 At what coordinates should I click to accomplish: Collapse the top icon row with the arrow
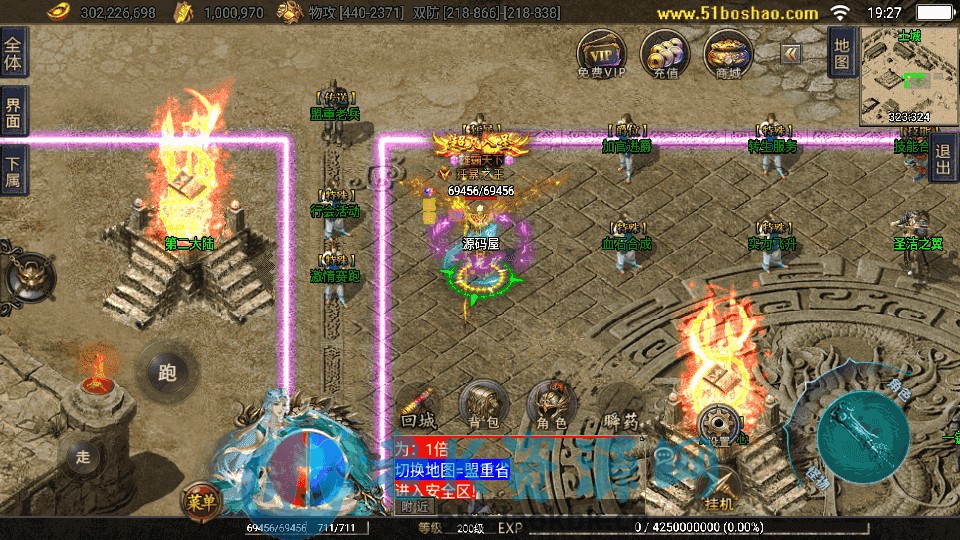791,53
